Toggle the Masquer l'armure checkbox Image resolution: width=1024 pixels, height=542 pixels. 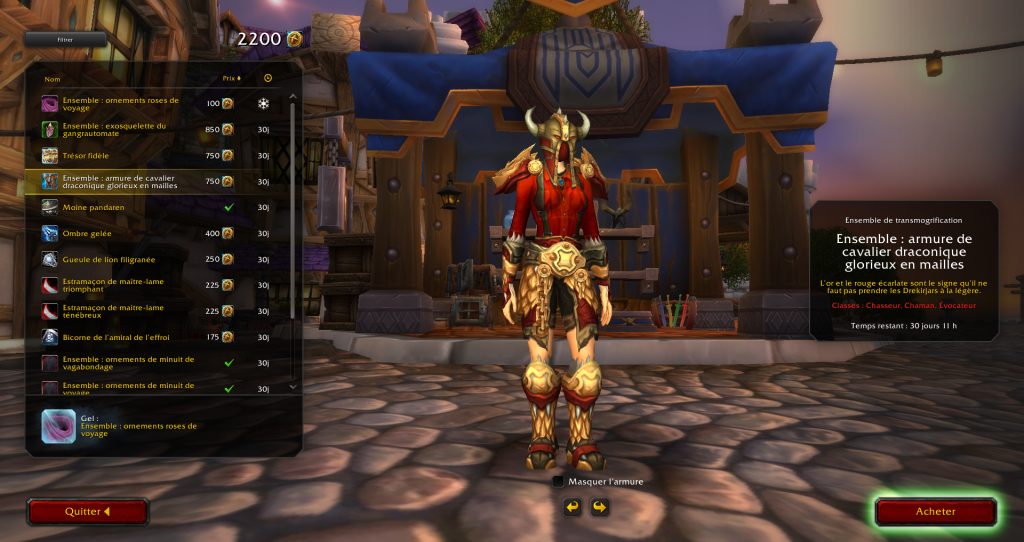click(558, 481)
